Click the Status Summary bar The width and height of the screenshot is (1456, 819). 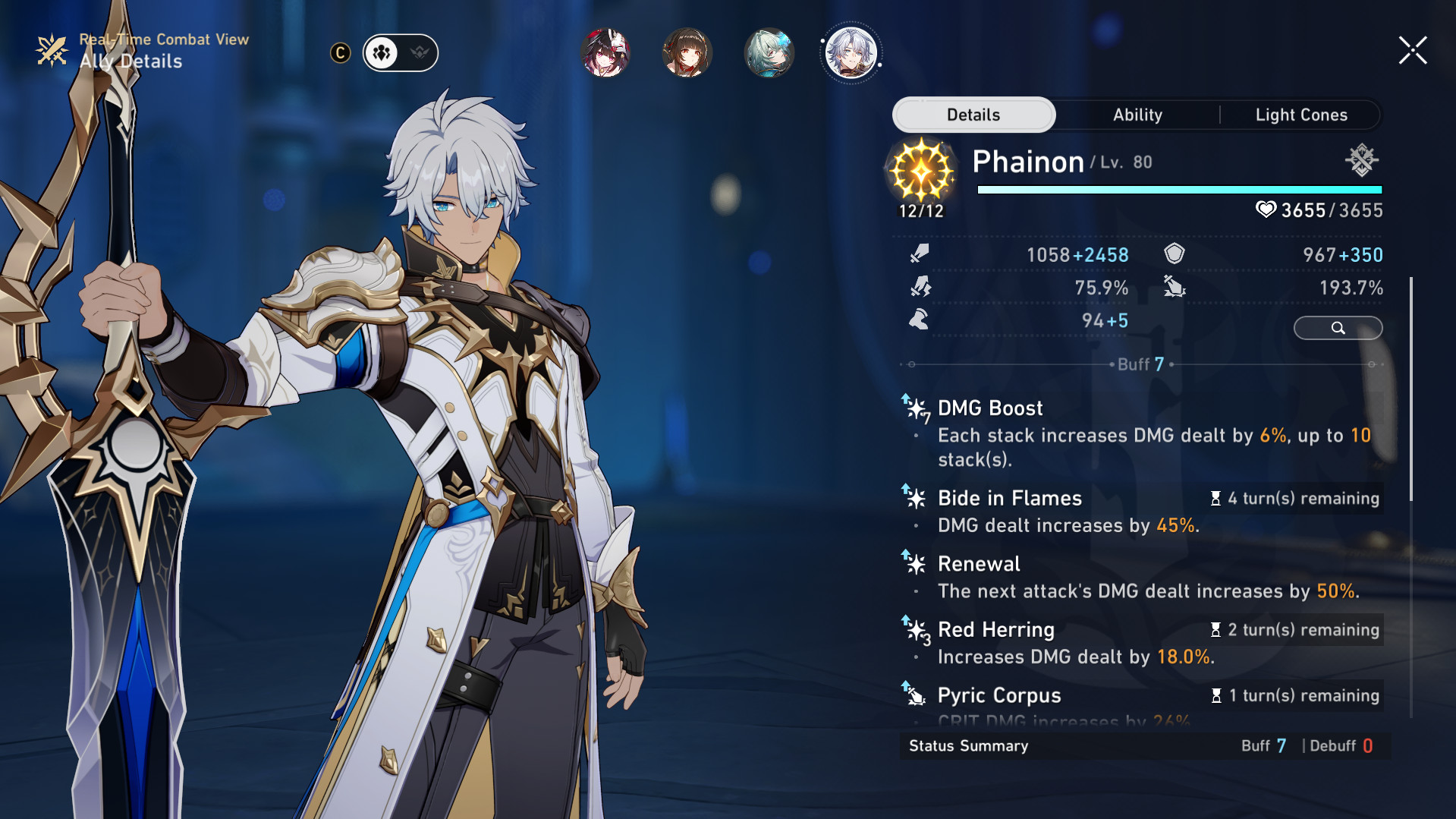tap(968, 745)
